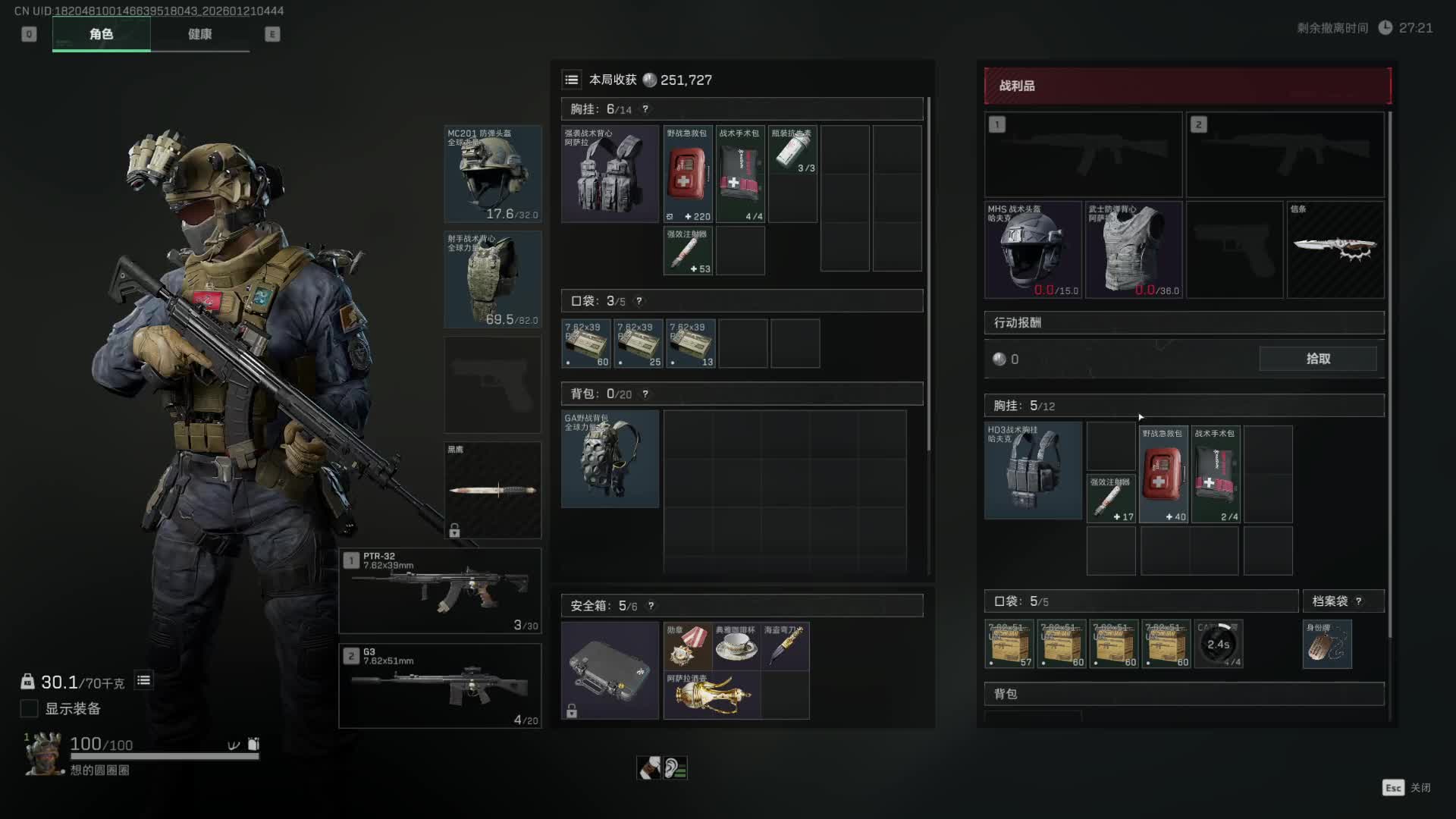Toggle the 显示装备 checkbox
The width and height of the screenshot is (1456, 819).
point(29,708)
